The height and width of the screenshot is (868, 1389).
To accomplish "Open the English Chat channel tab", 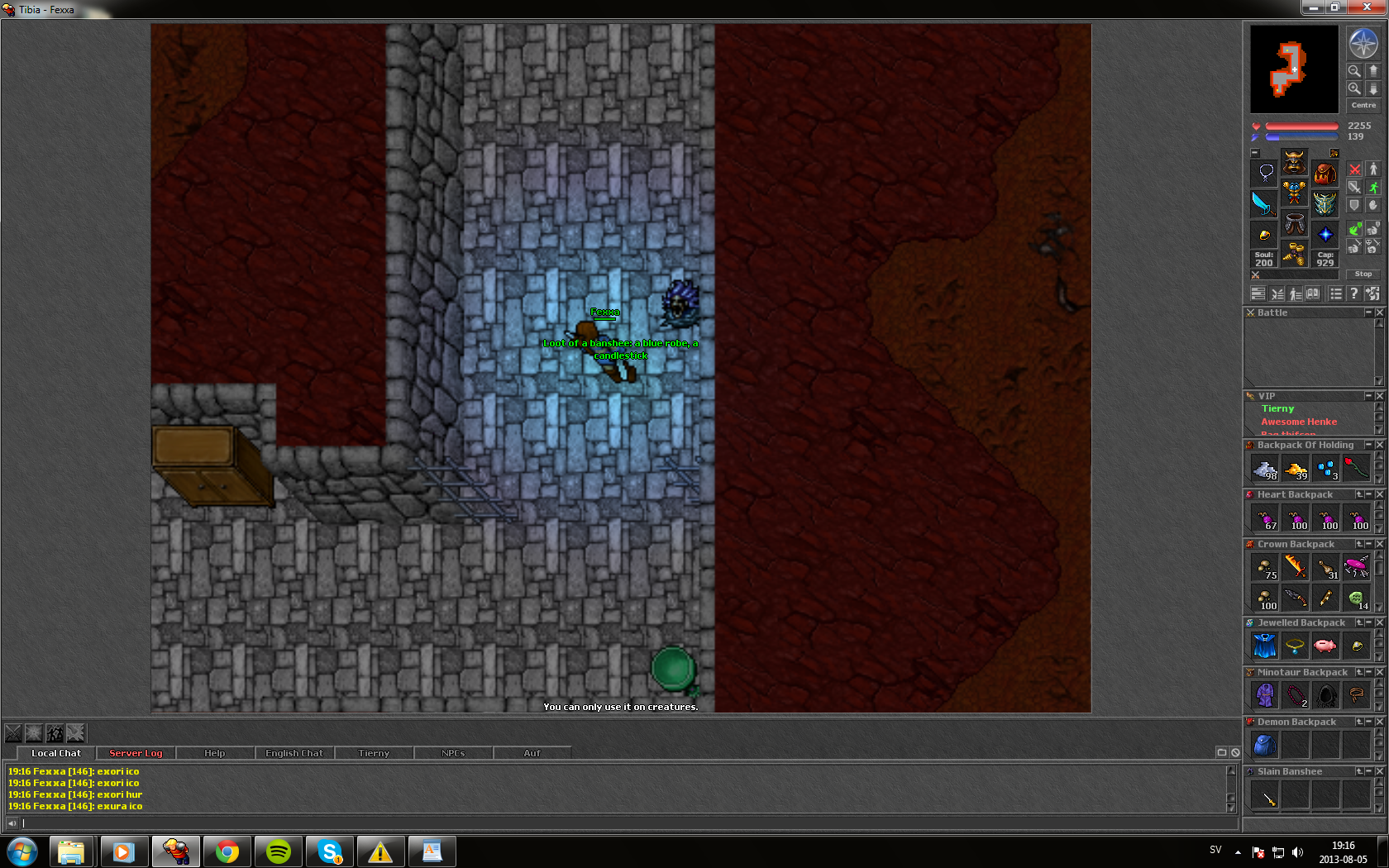I will click(x=294, y=753).
